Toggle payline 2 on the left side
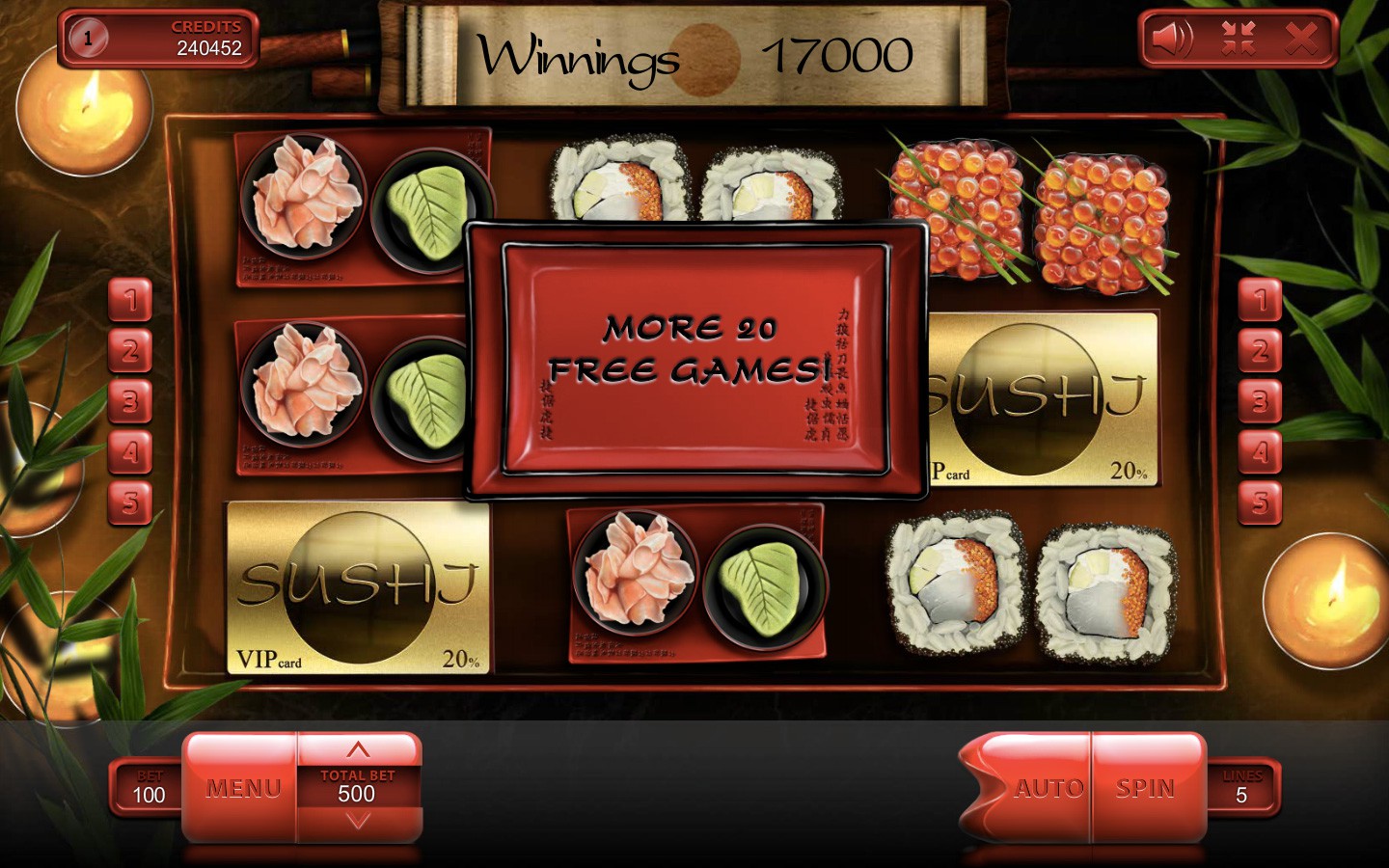Screen dimensions: 1389x868 point(130,352)
